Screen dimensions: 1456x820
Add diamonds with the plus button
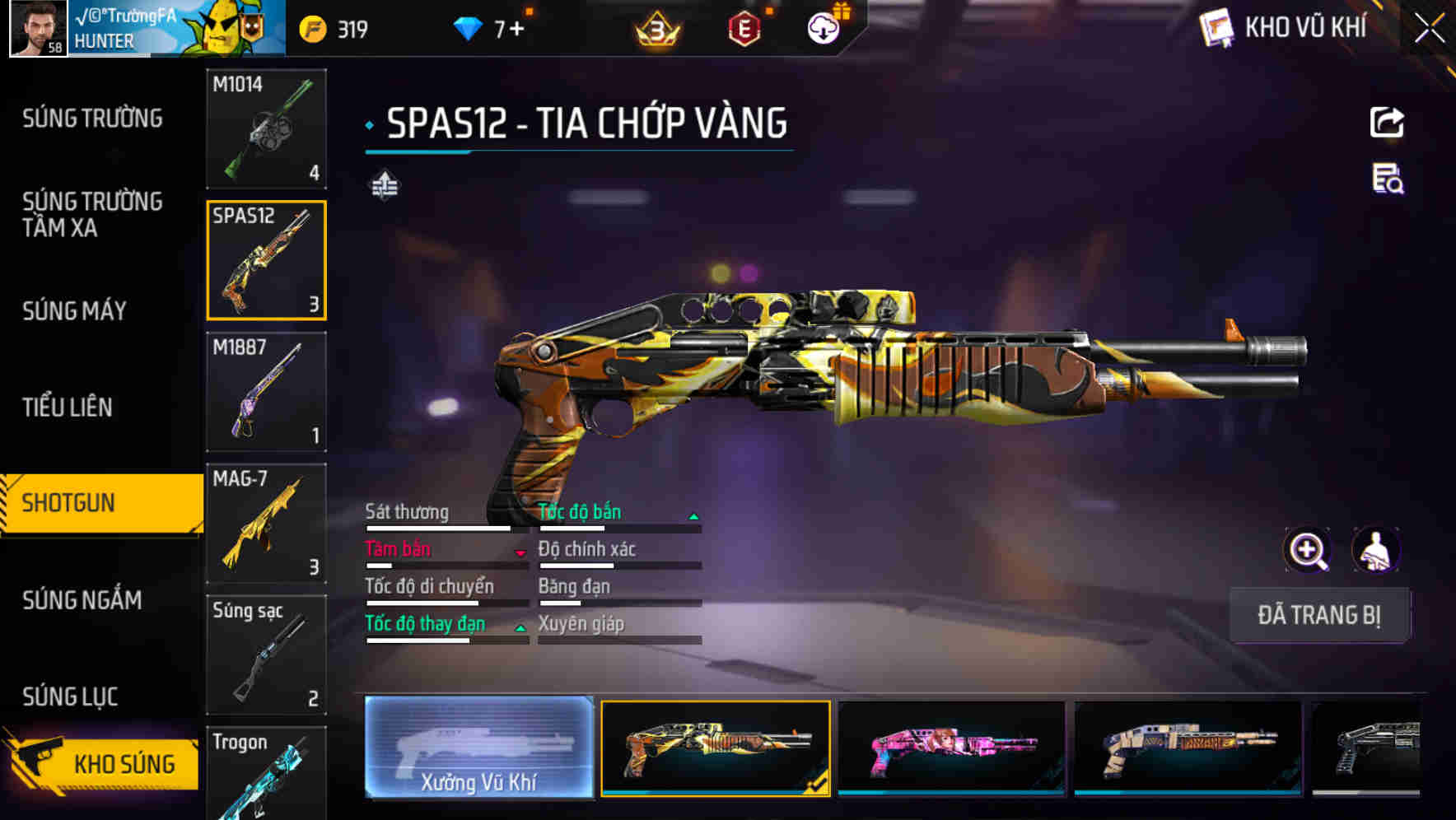click(x=516, y=30)
